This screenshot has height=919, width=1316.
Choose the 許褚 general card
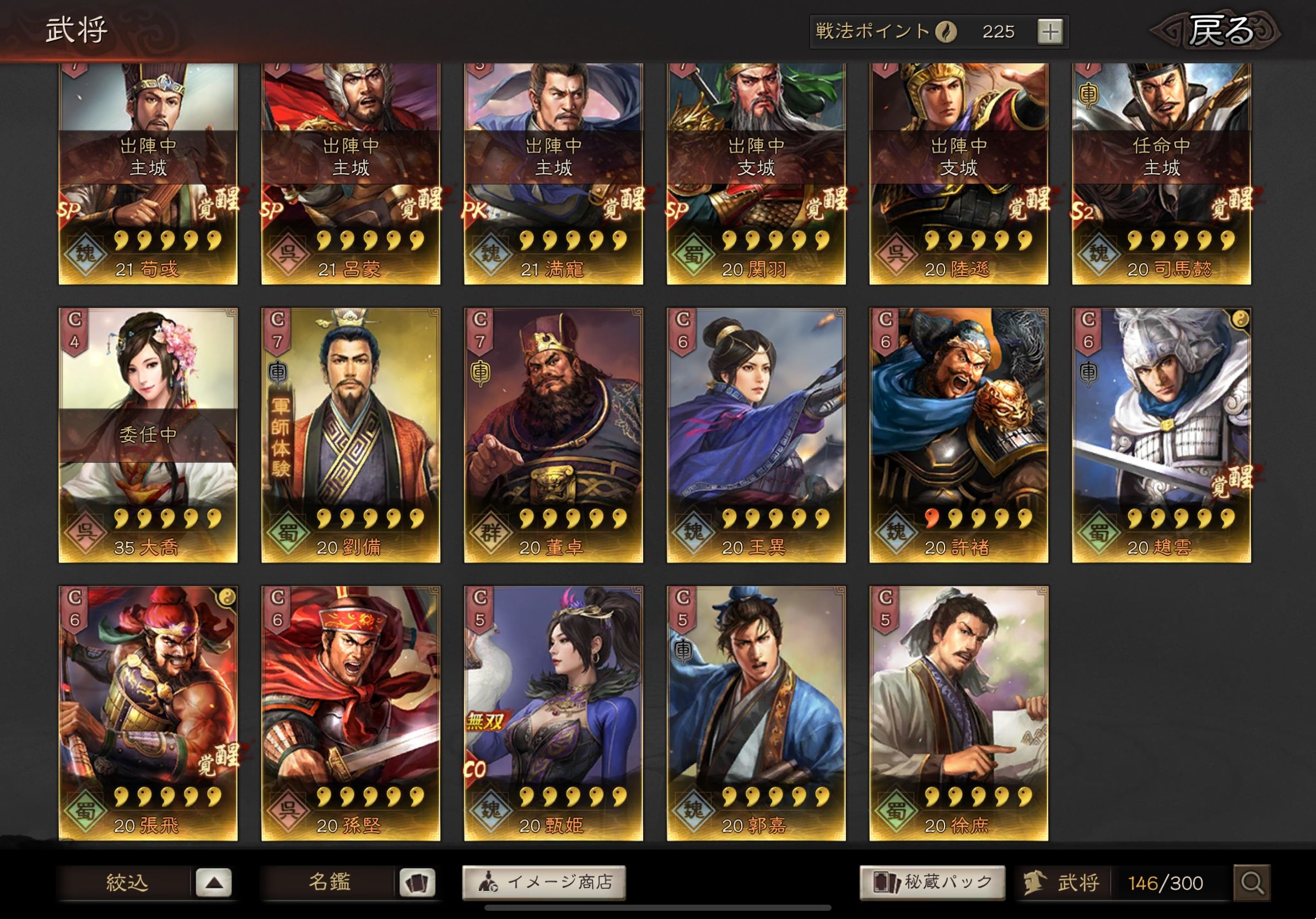point(958,435)
